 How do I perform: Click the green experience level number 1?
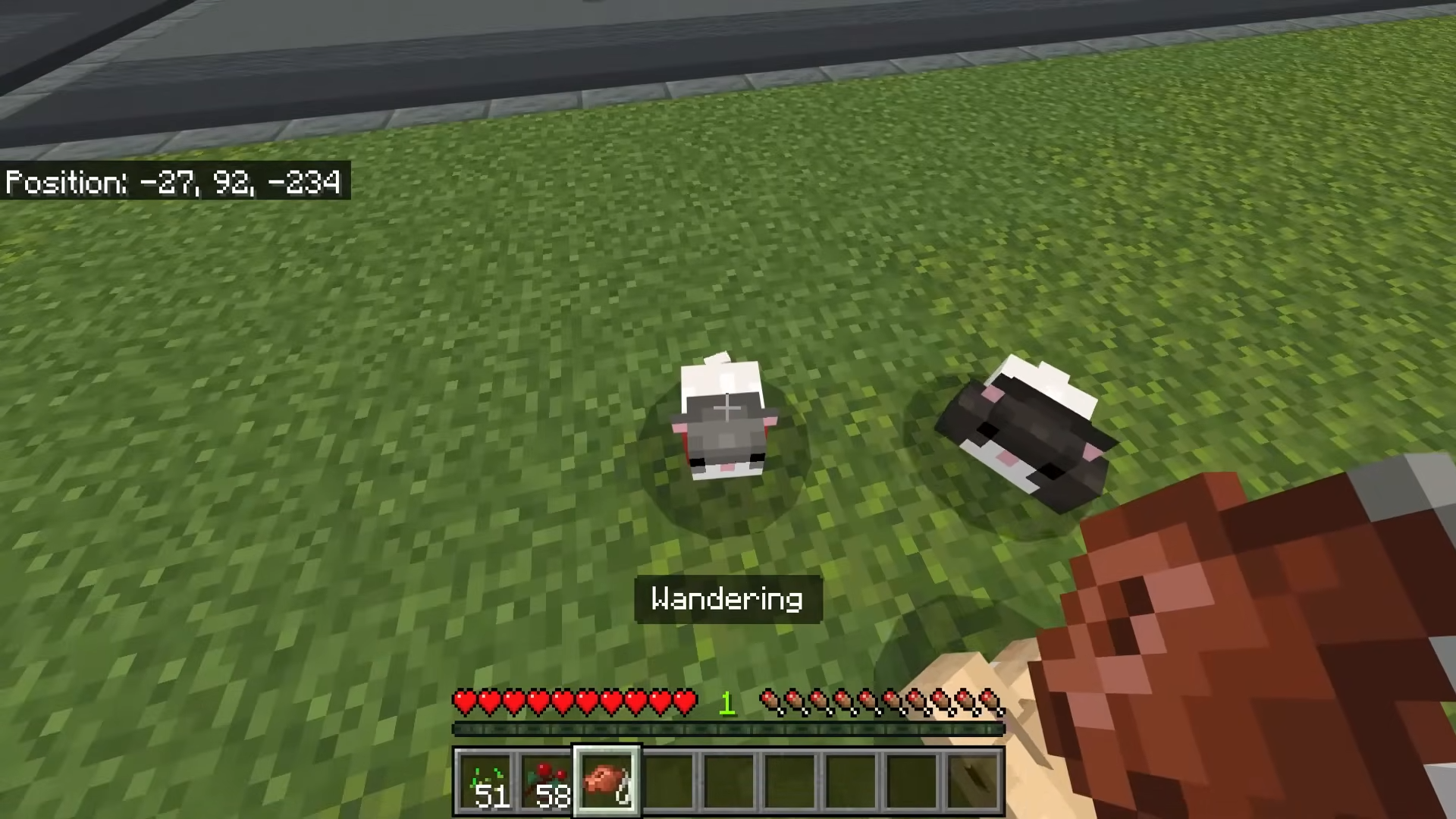pyautogui.click(x=726, y=704)
